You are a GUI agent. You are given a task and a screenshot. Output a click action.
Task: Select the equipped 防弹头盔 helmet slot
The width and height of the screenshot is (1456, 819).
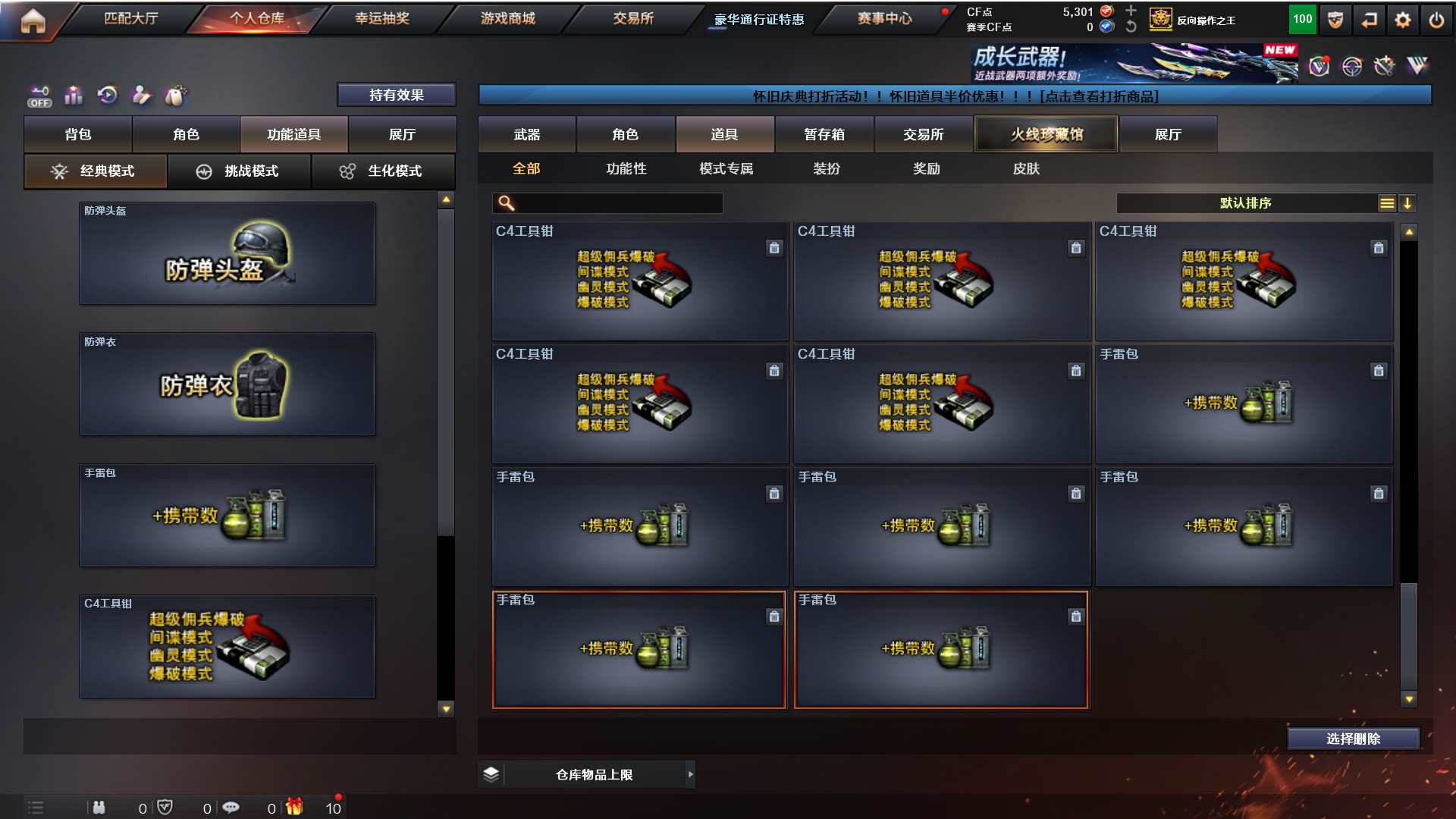(x=227, y=253)
